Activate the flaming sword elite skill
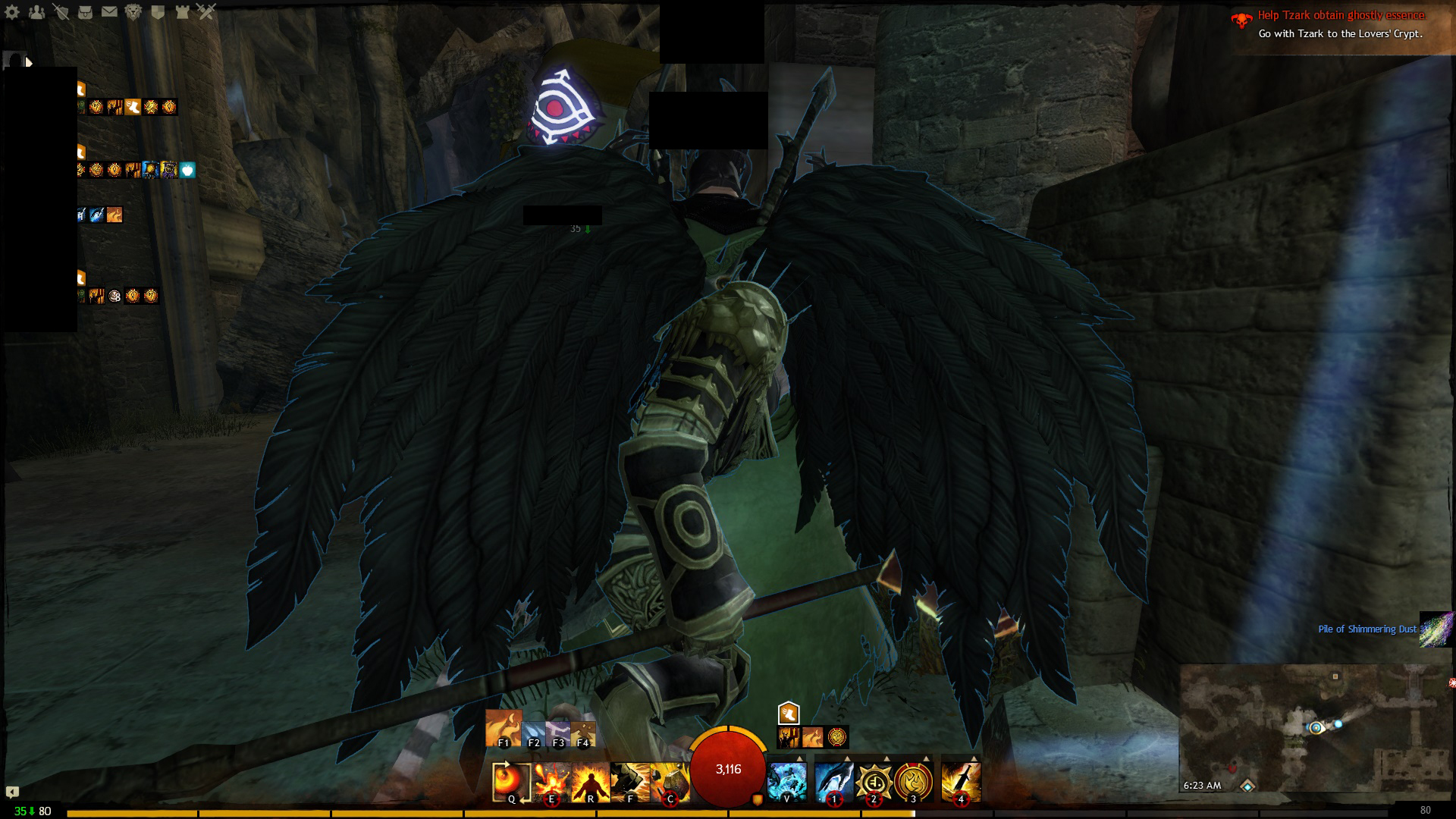 [961, 781]
